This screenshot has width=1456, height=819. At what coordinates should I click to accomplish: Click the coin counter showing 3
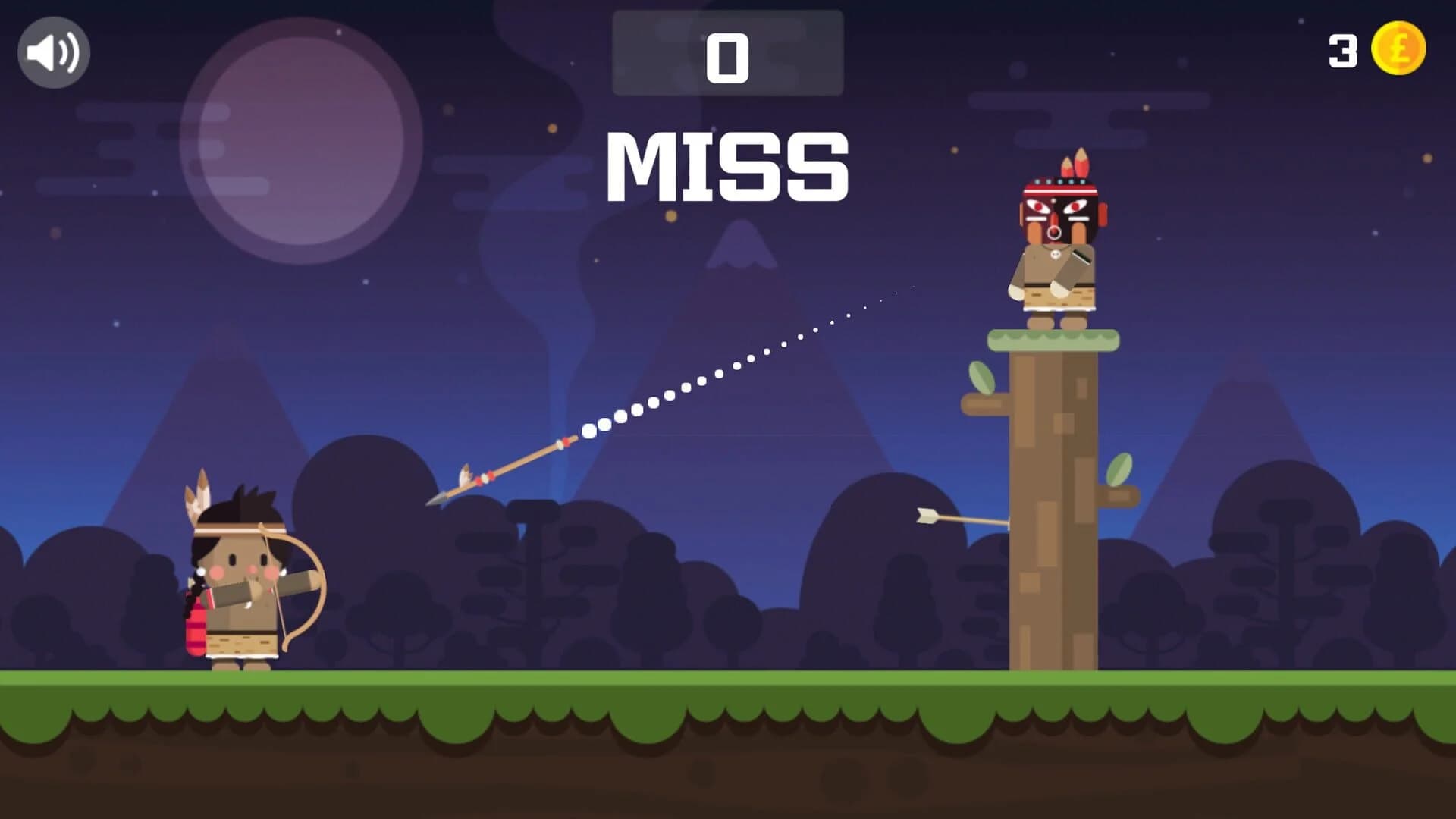1342,50
